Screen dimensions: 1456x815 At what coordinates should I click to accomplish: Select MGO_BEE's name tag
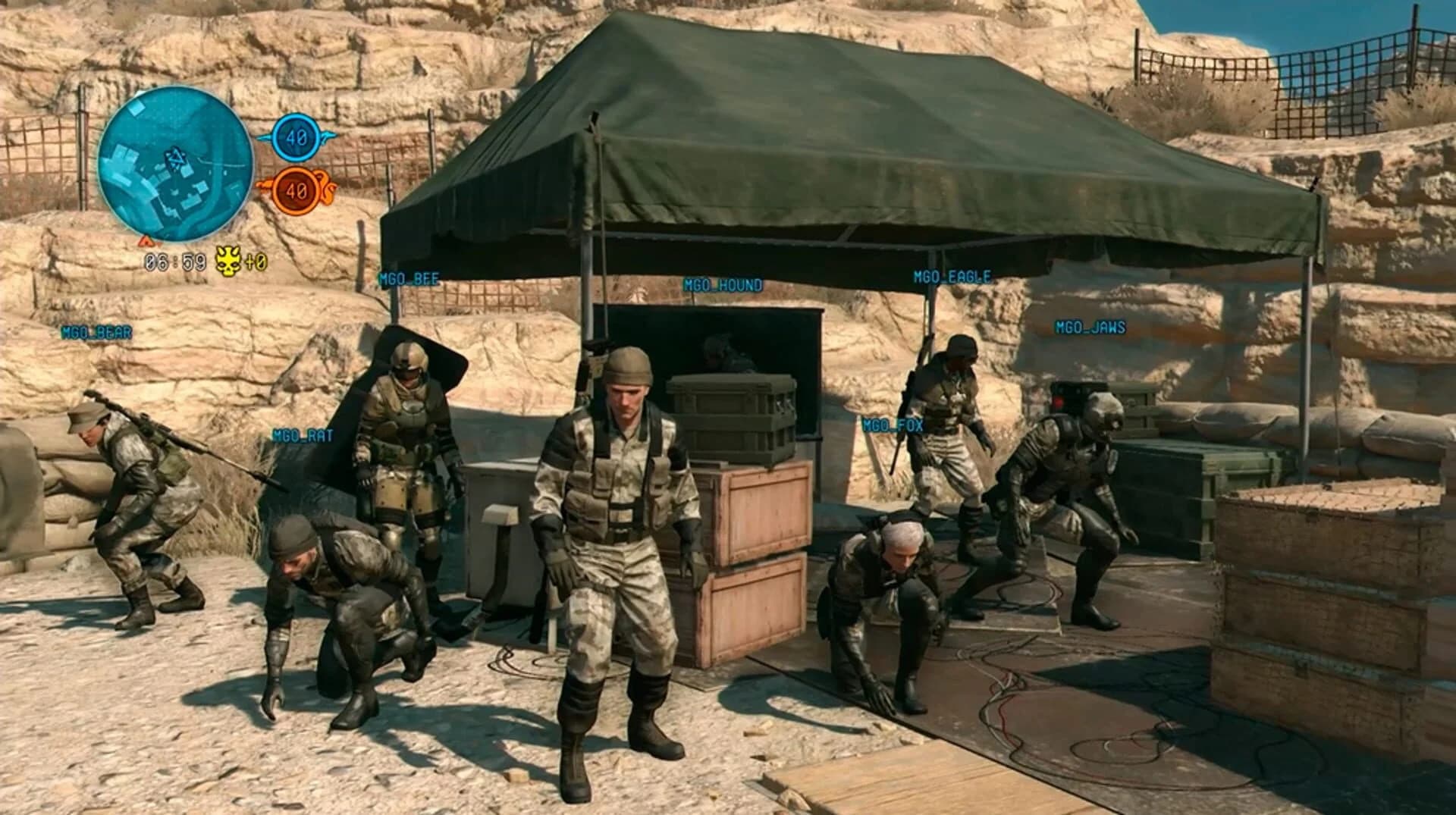pos(408,278)
